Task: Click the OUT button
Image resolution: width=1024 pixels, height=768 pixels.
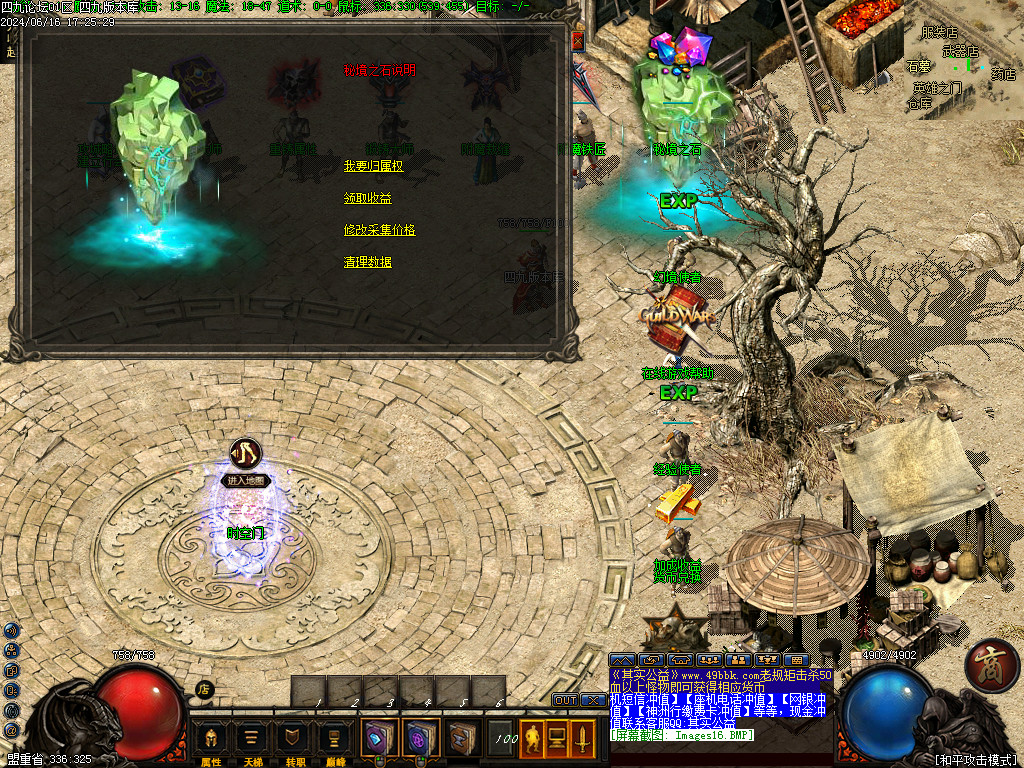Action: pyautogui.click(x=565, y=700)
